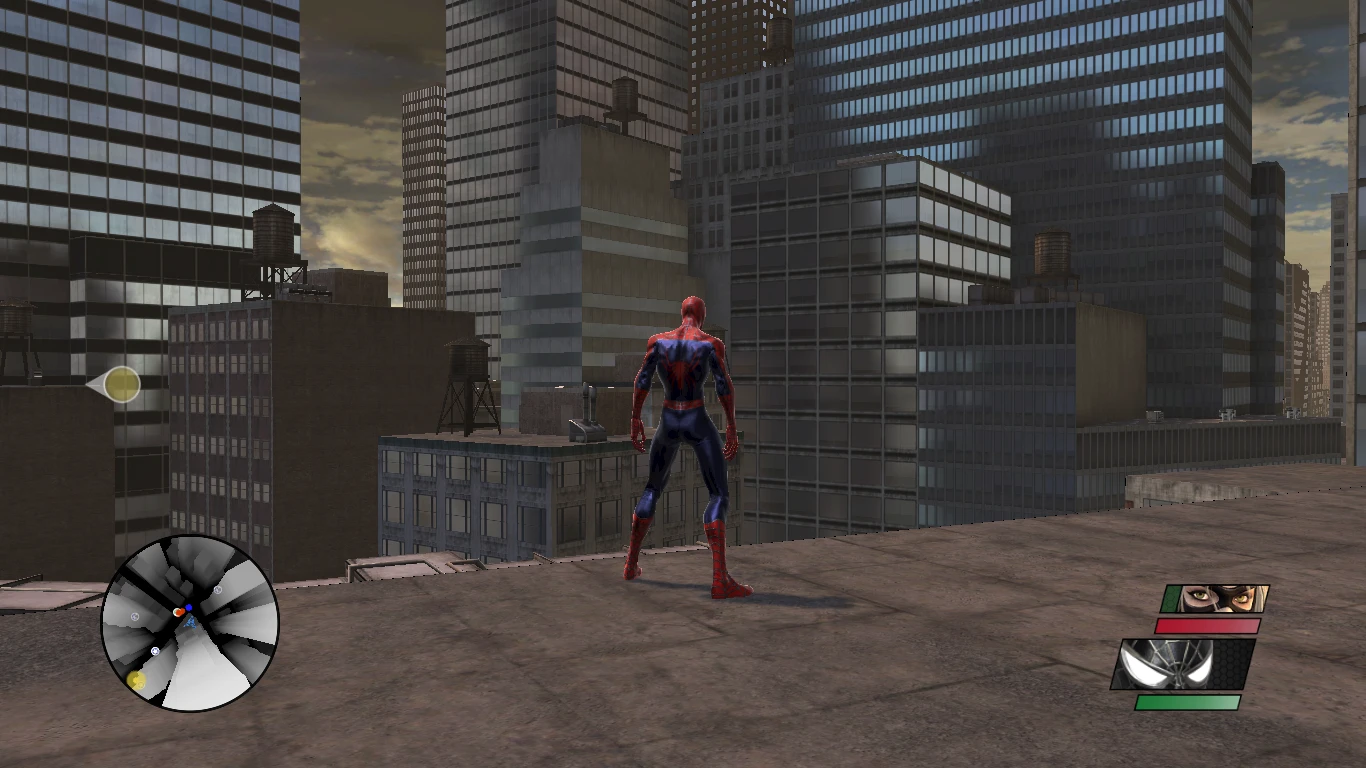This screenshot has height=768, width=1366.
Task: Click Black Cat's red health bar
Action: click(1207, 625)
